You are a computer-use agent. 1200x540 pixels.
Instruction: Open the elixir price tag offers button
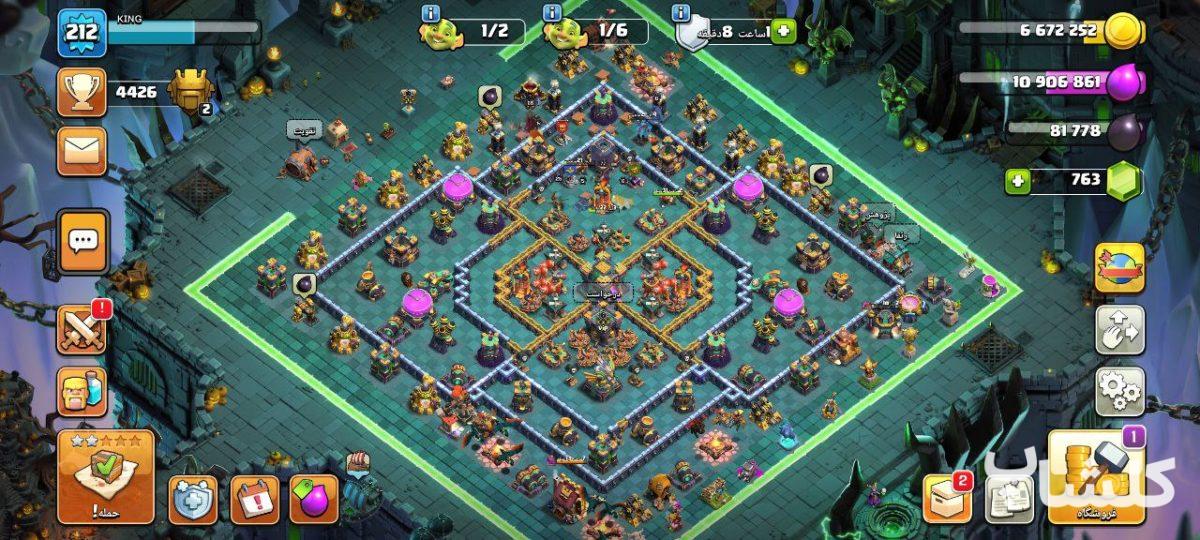point(314,498)
